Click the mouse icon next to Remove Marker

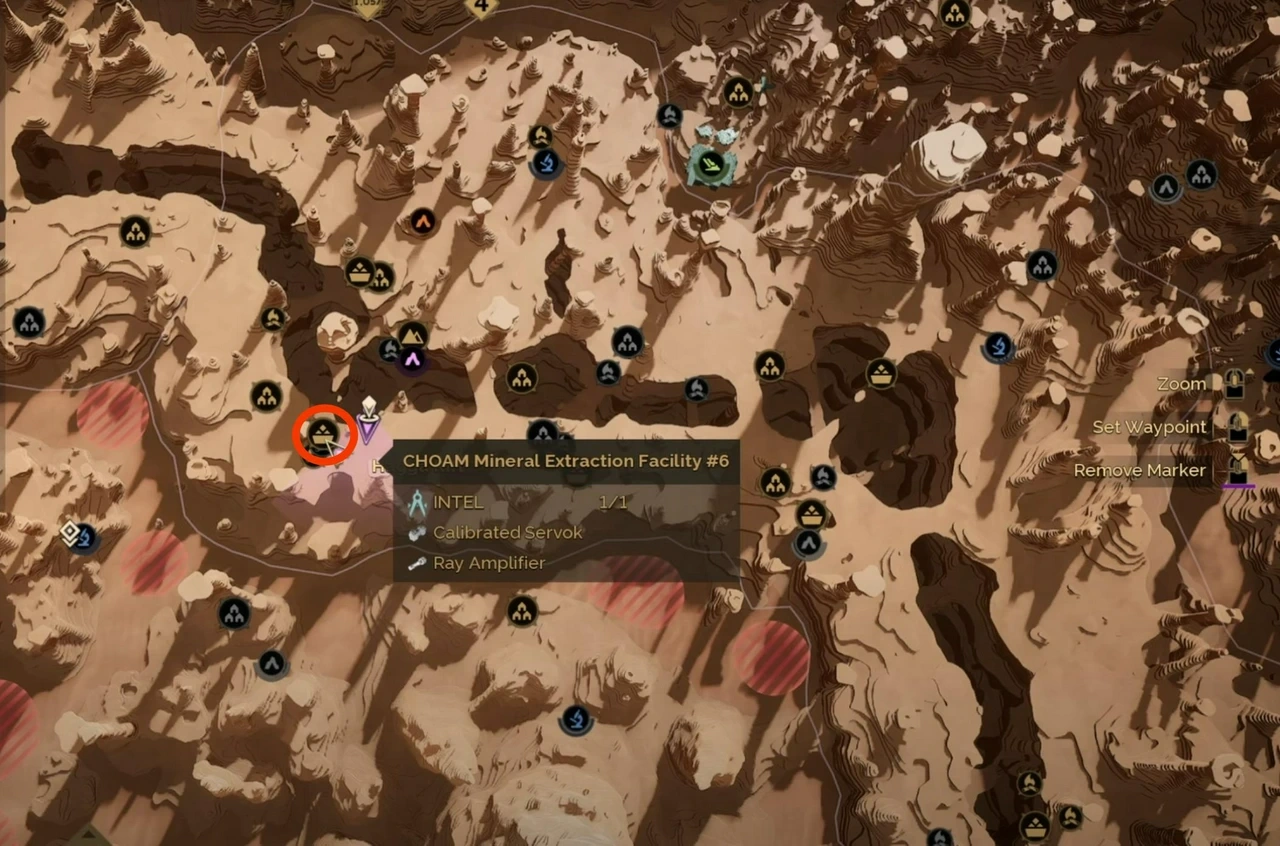click(1237, 469)
